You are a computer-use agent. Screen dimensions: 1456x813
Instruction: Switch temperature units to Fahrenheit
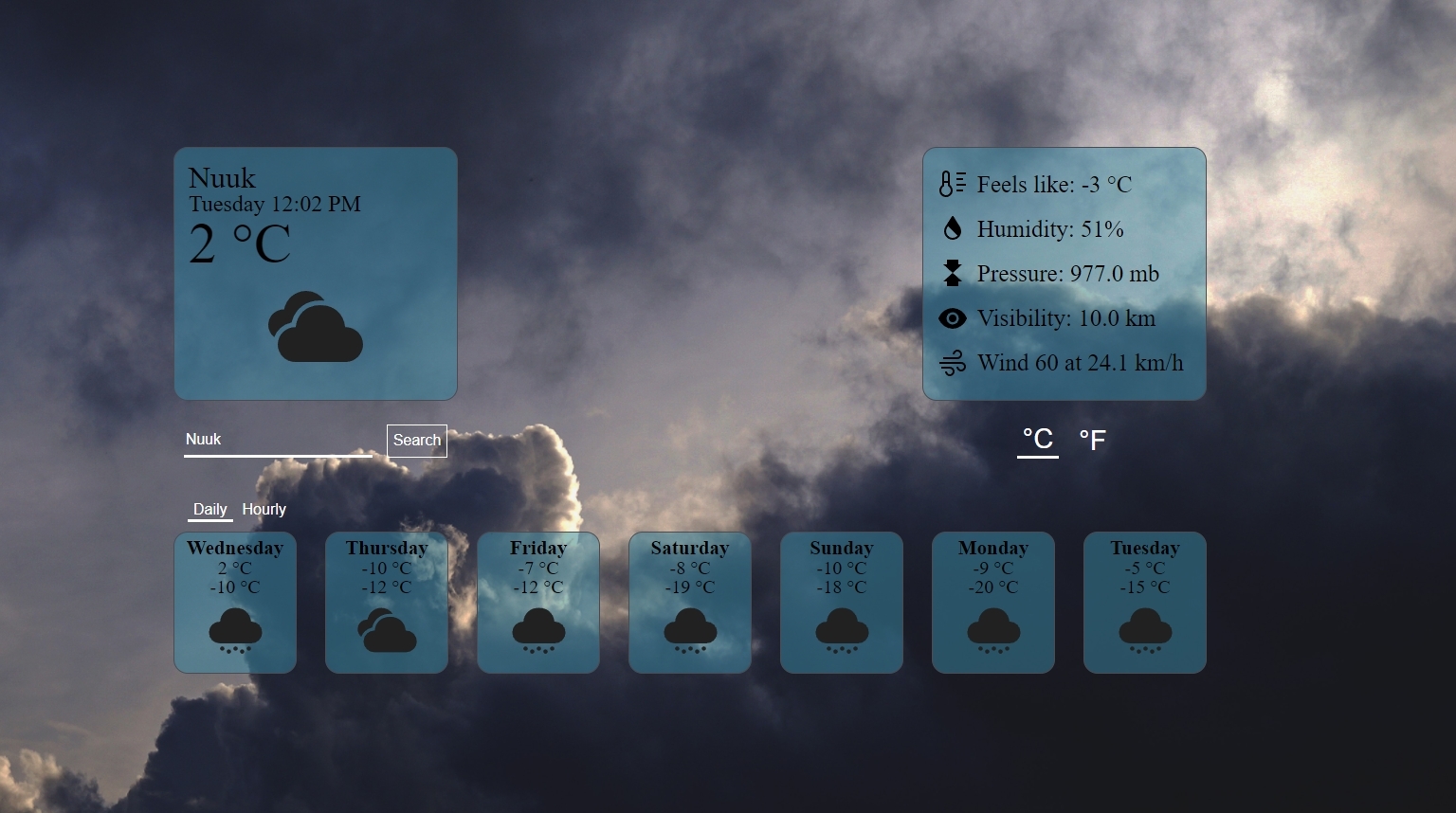tap(1092, 440)
